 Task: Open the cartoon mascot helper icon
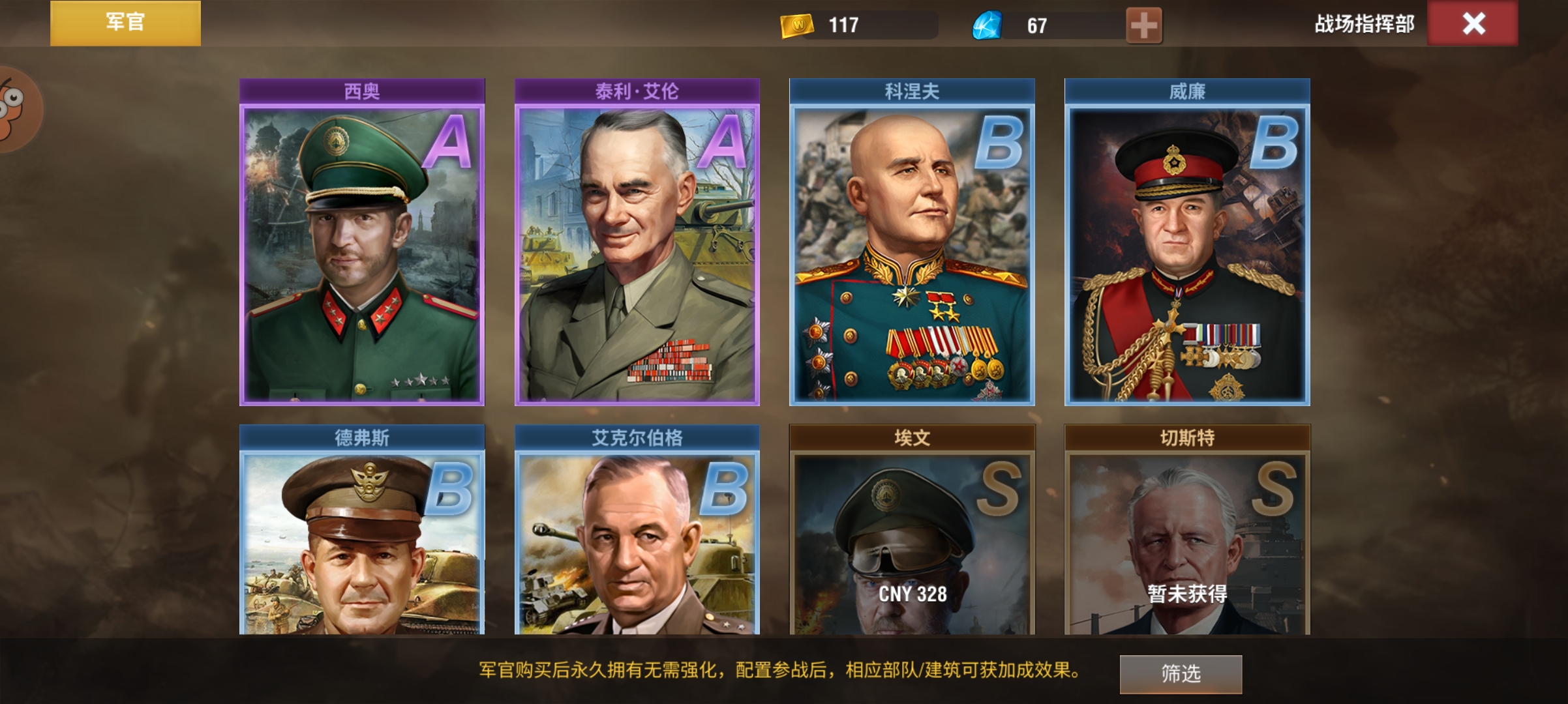click(13, 121)
